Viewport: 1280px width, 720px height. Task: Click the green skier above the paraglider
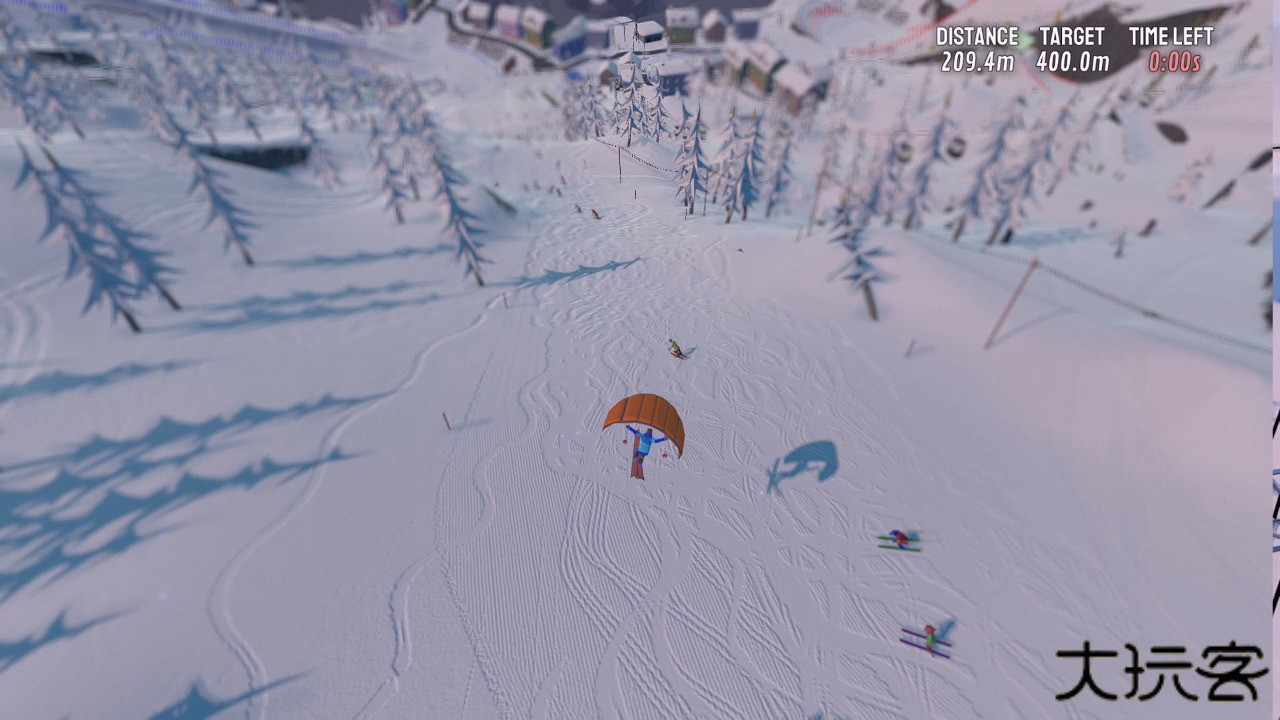click(x=677, y=349)
